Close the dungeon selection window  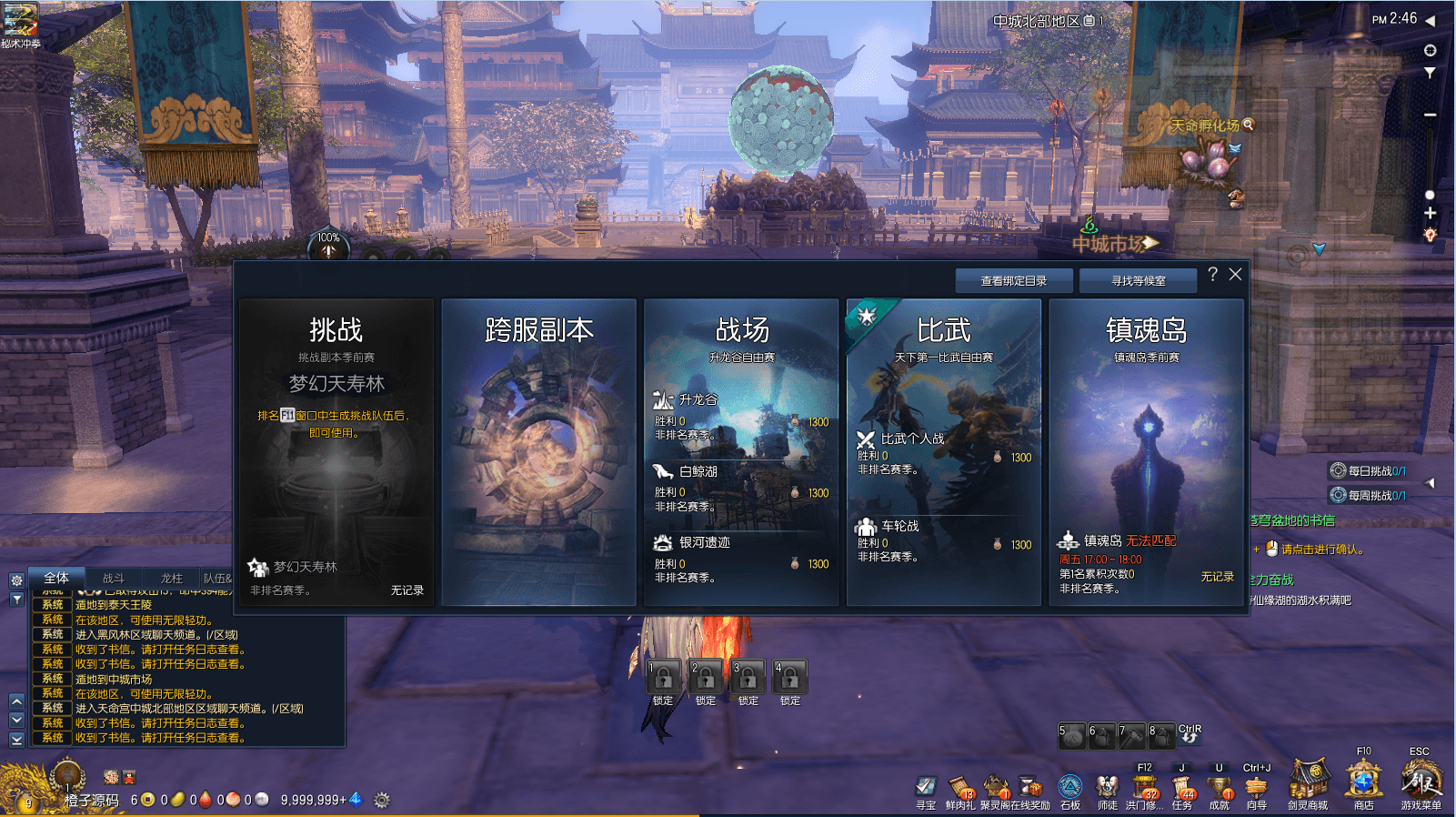coord(1235,274)
